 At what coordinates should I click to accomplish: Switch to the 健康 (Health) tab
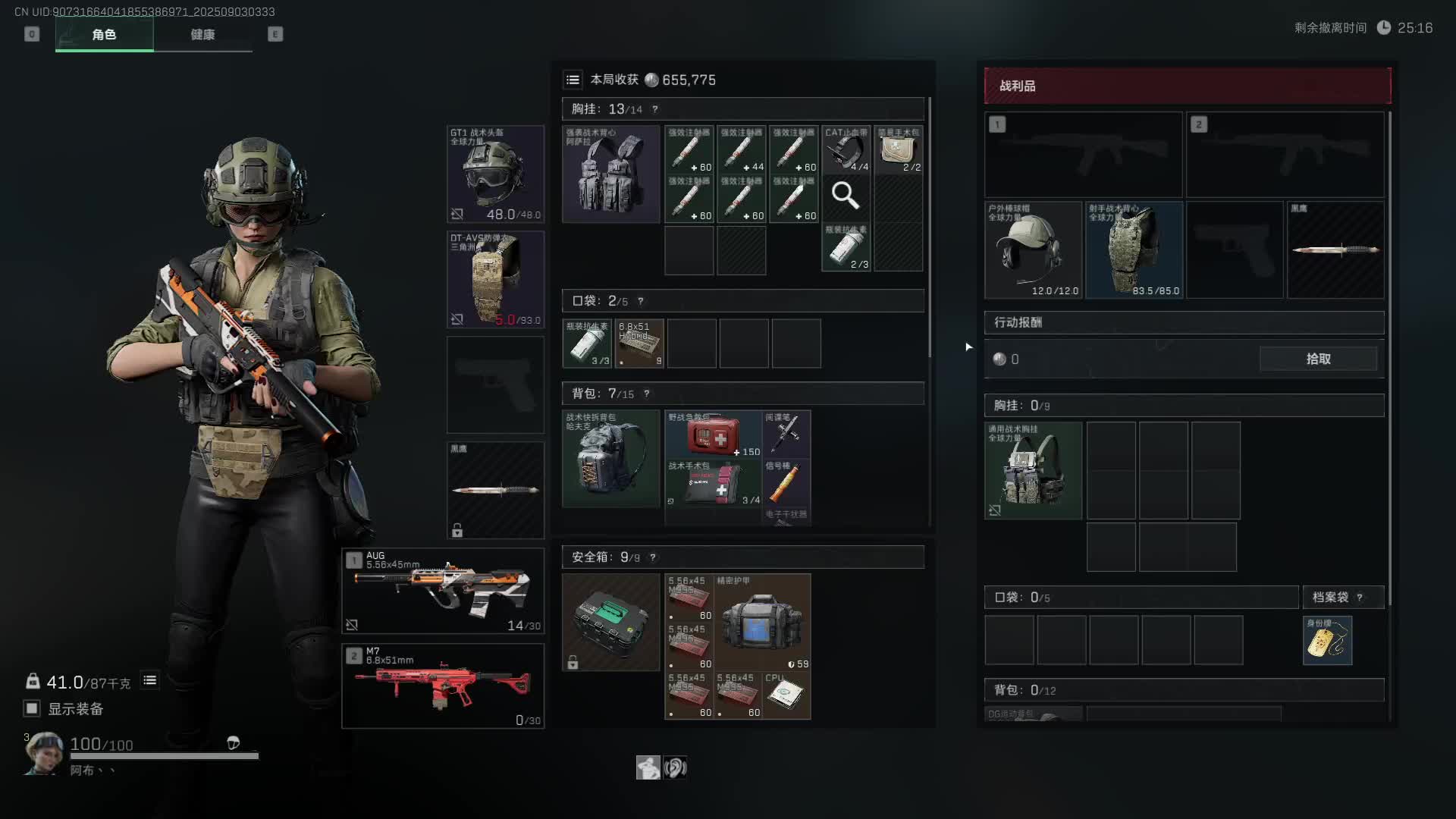coord(202,35)
